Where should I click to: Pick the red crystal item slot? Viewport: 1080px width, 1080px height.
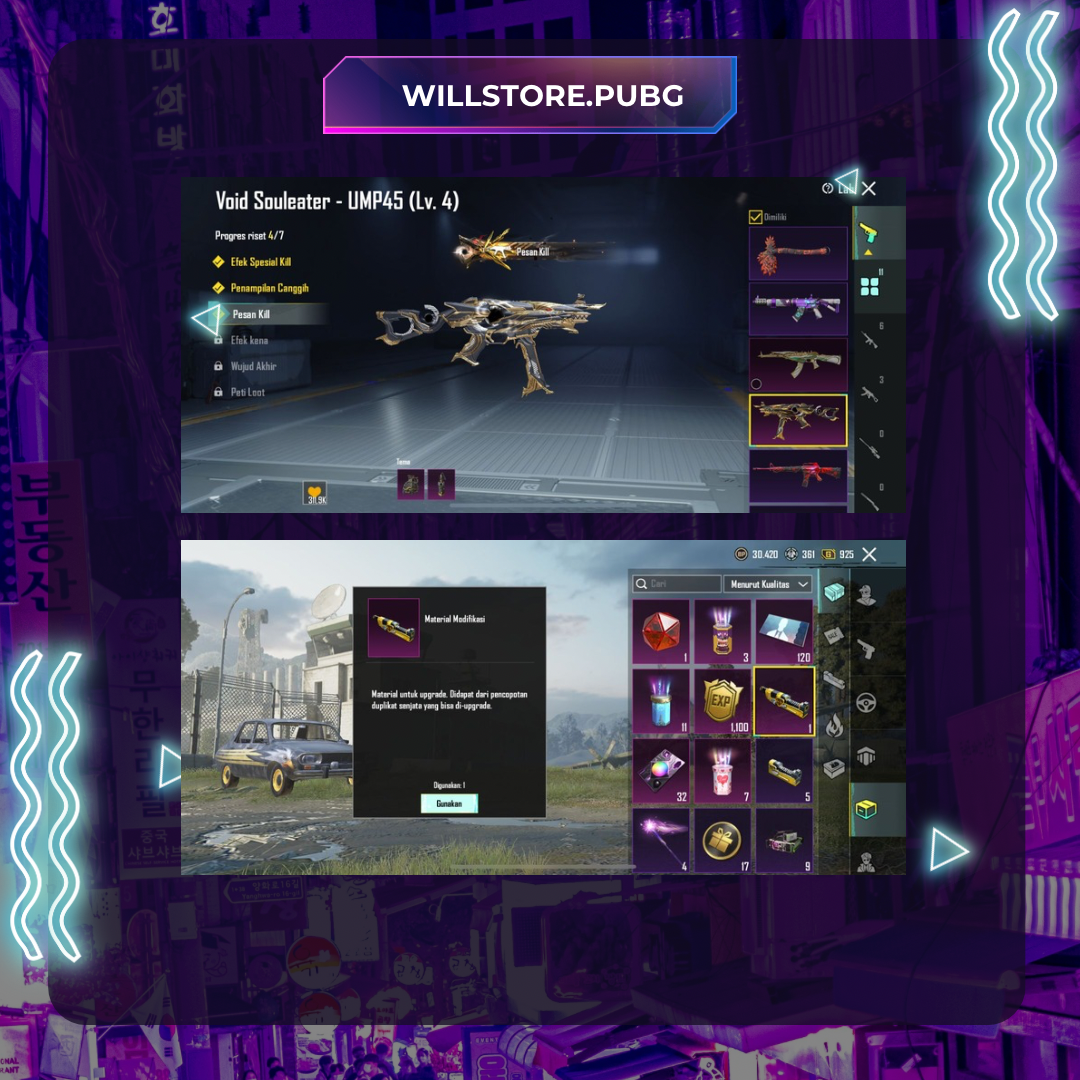(661, 630)
